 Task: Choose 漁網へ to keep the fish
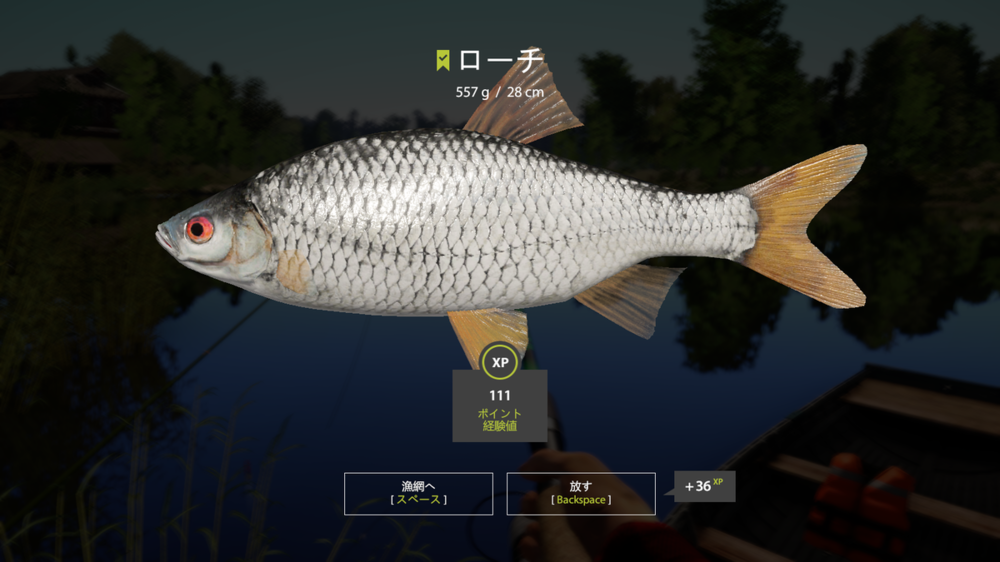(418, 493)
